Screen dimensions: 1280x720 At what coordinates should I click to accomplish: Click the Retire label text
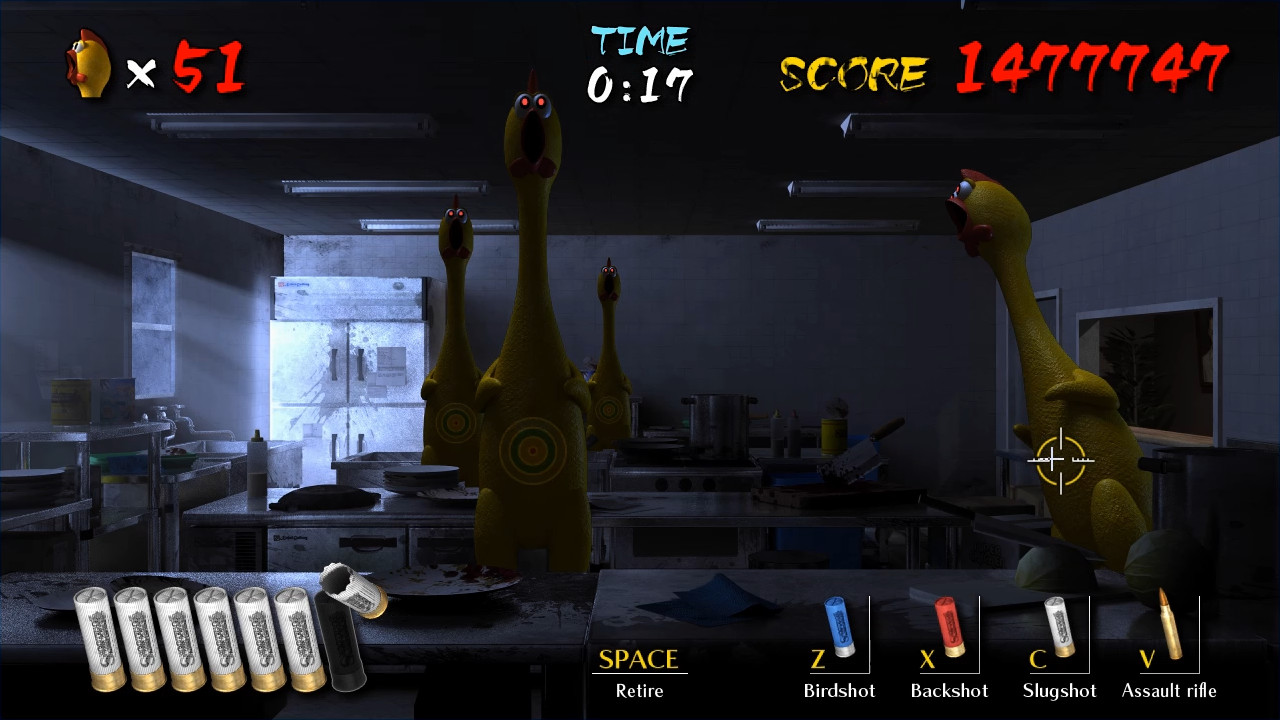click(639, 690)
